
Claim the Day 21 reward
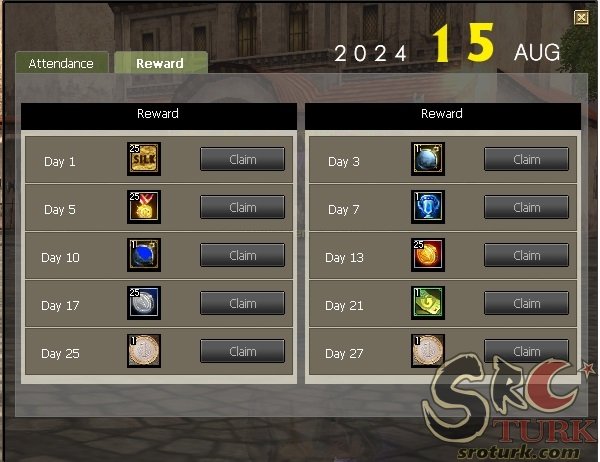pos(526,304)
